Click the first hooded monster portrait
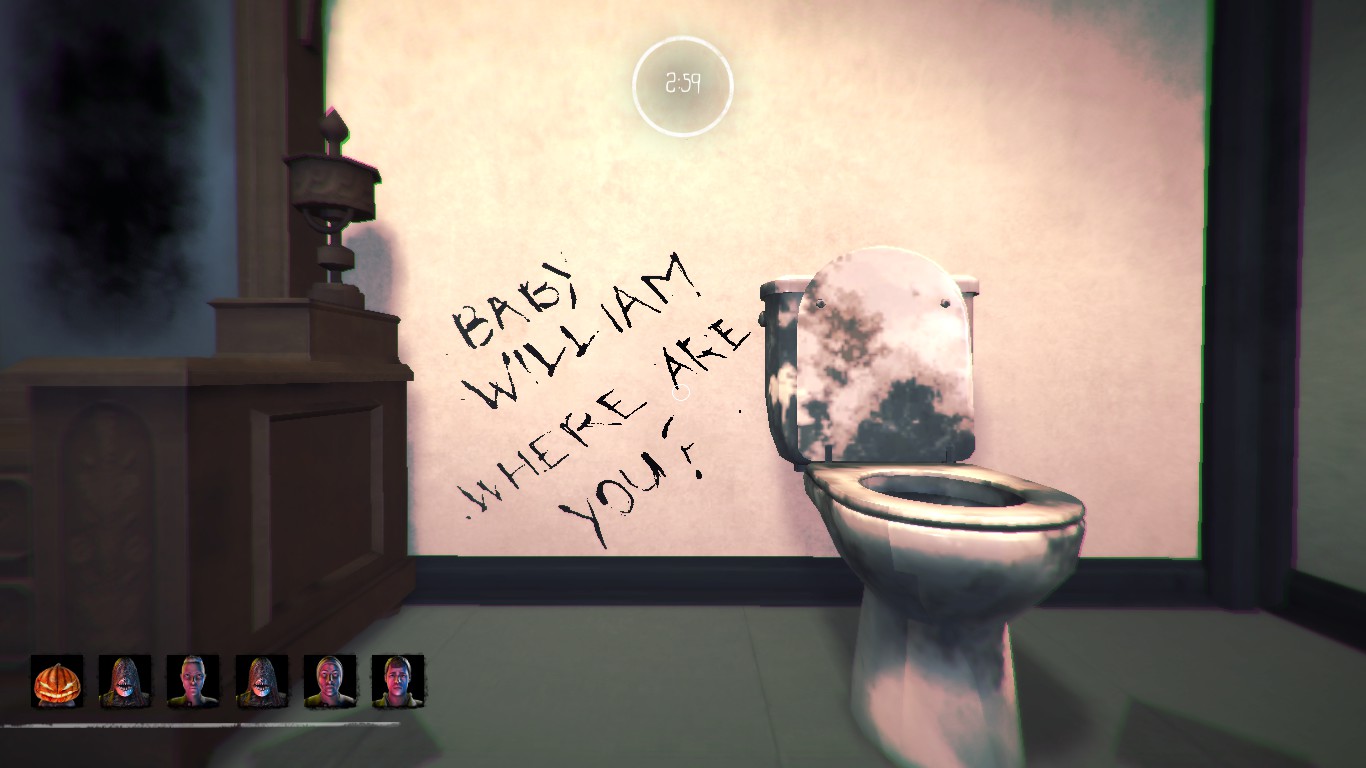 click(x=127, y=682)
